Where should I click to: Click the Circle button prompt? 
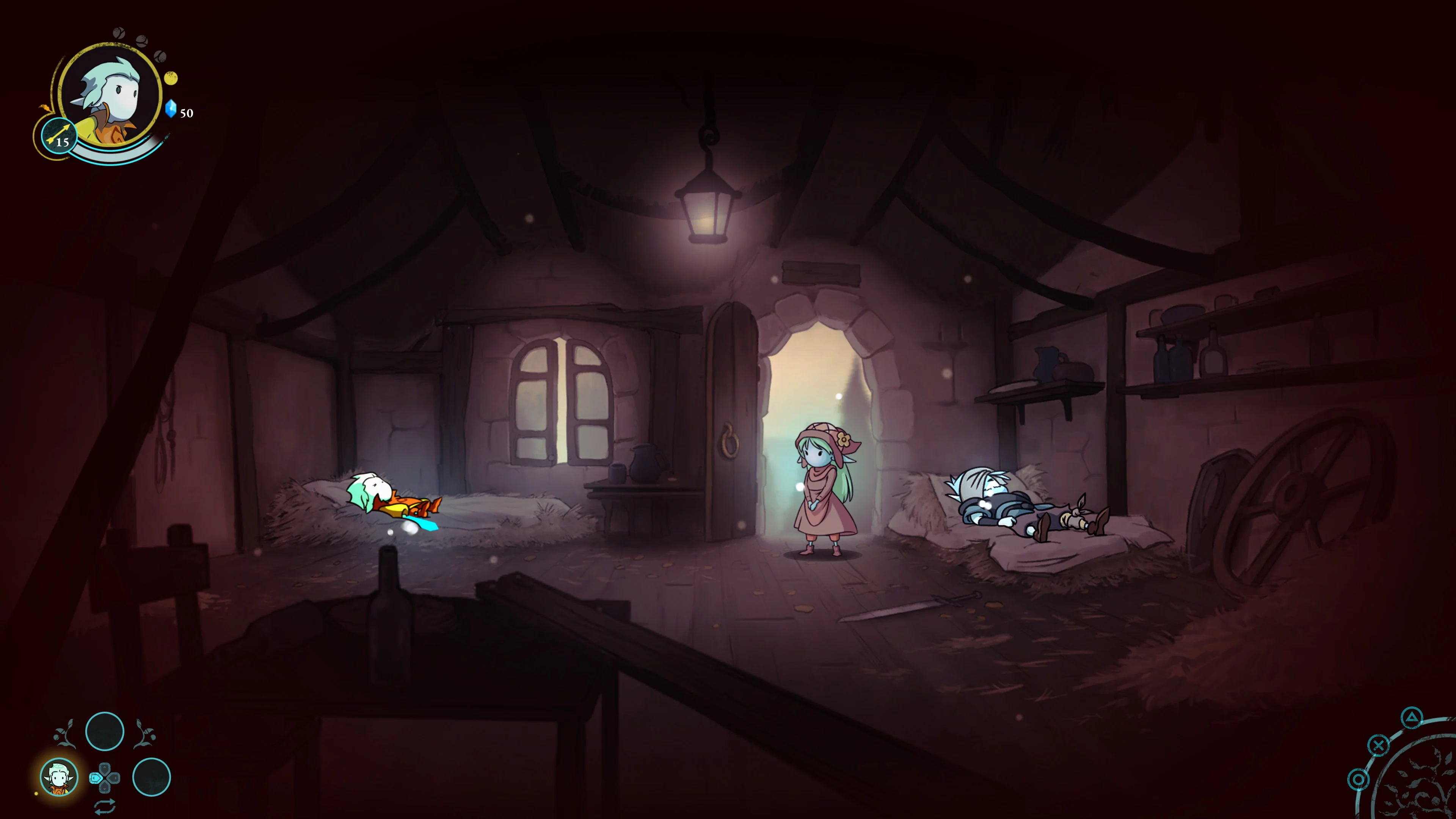point(1359,780)
